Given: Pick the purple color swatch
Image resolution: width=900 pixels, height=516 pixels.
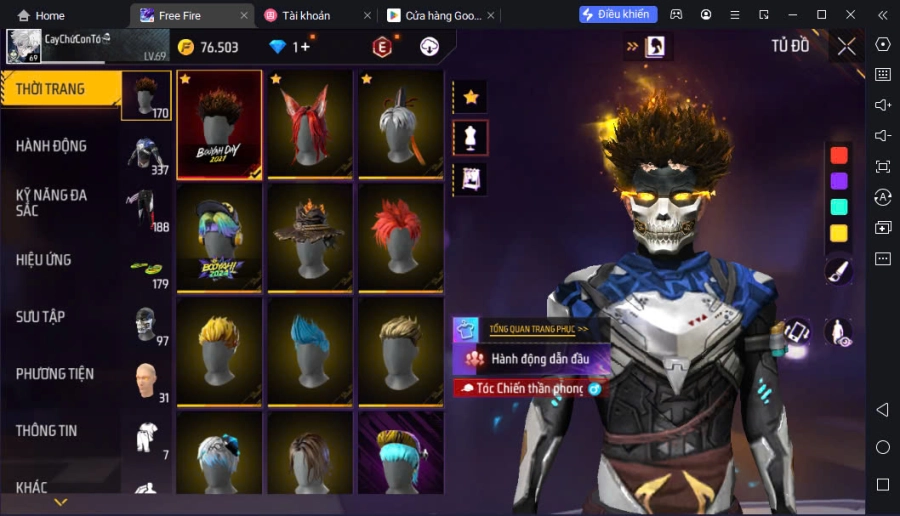Looking at the screenshot, I should [x=839, y=181].
